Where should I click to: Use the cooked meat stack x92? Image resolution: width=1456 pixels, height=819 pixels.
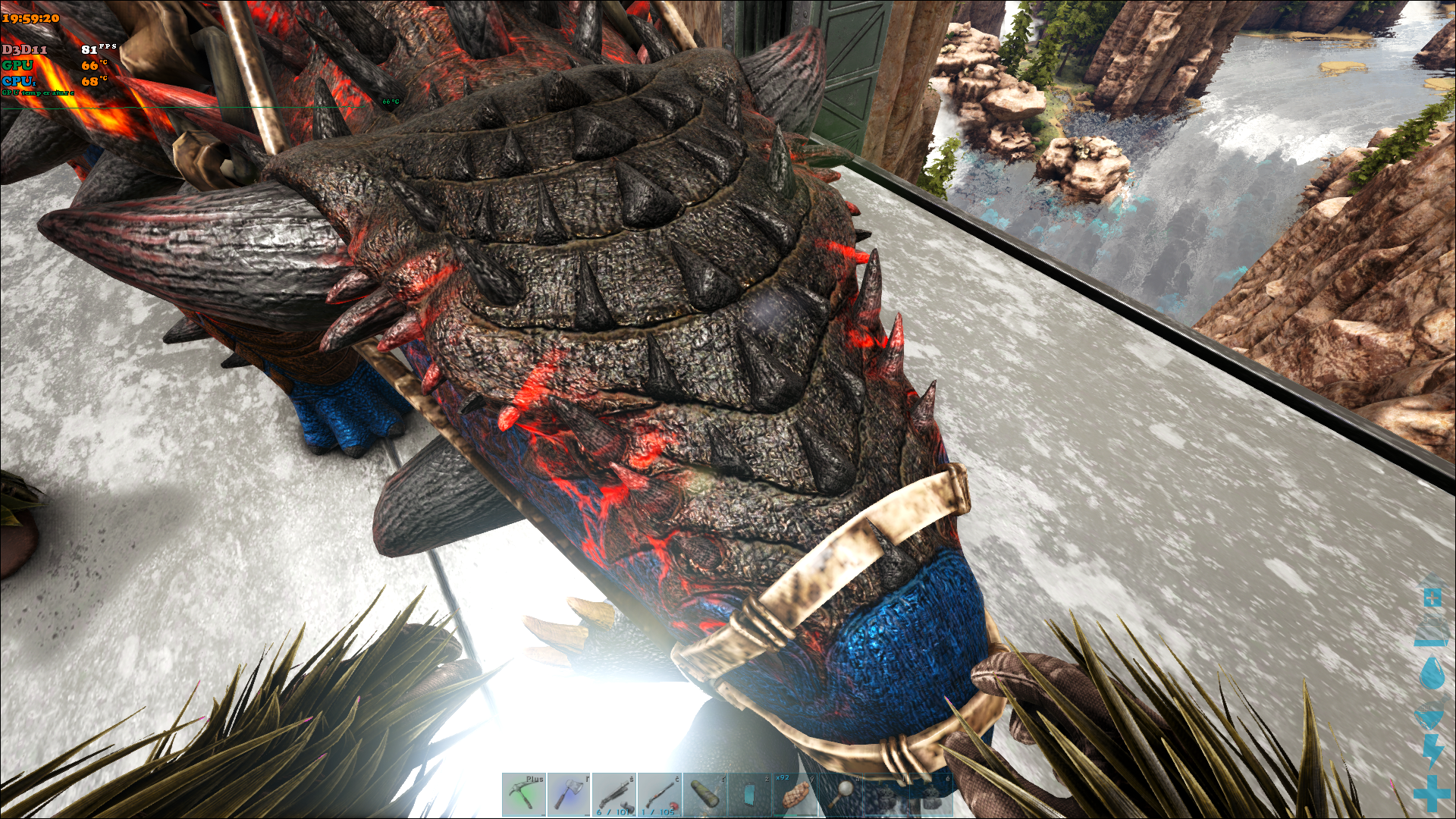(795, 795)
